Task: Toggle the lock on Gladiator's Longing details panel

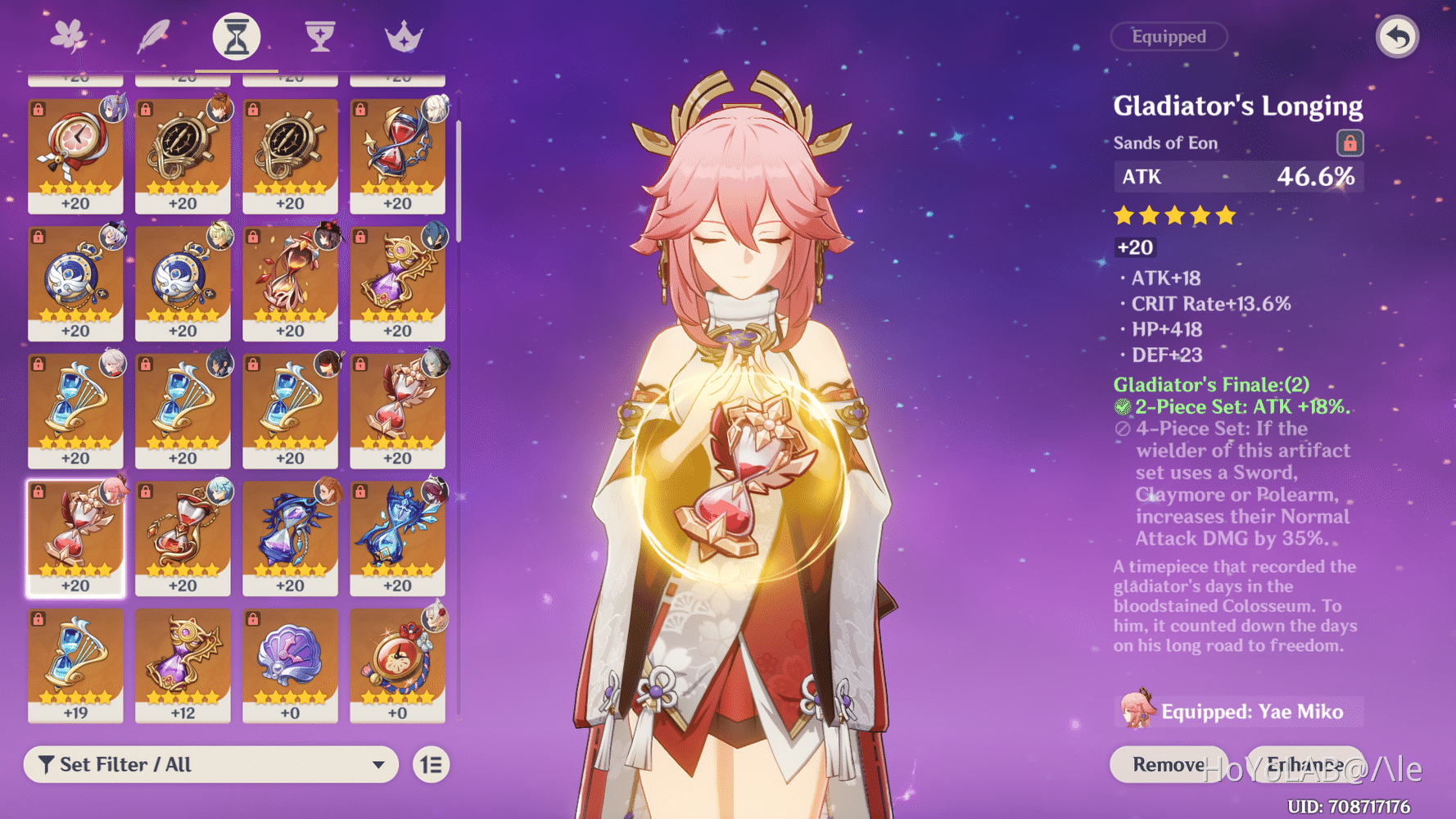Action: coord(1351,143)
